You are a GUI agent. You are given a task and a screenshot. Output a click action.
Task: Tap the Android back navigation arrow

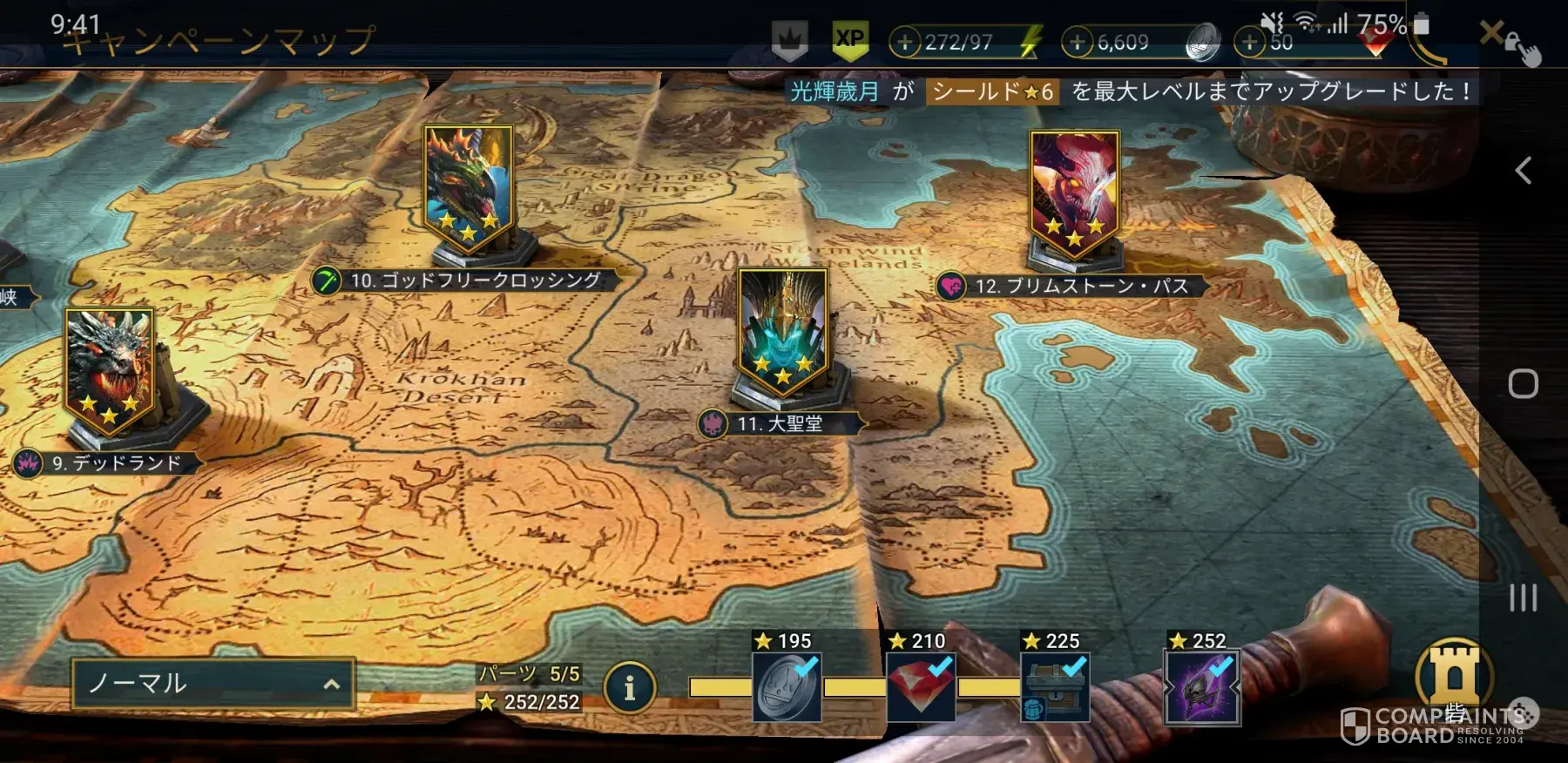click(1523, 170)
